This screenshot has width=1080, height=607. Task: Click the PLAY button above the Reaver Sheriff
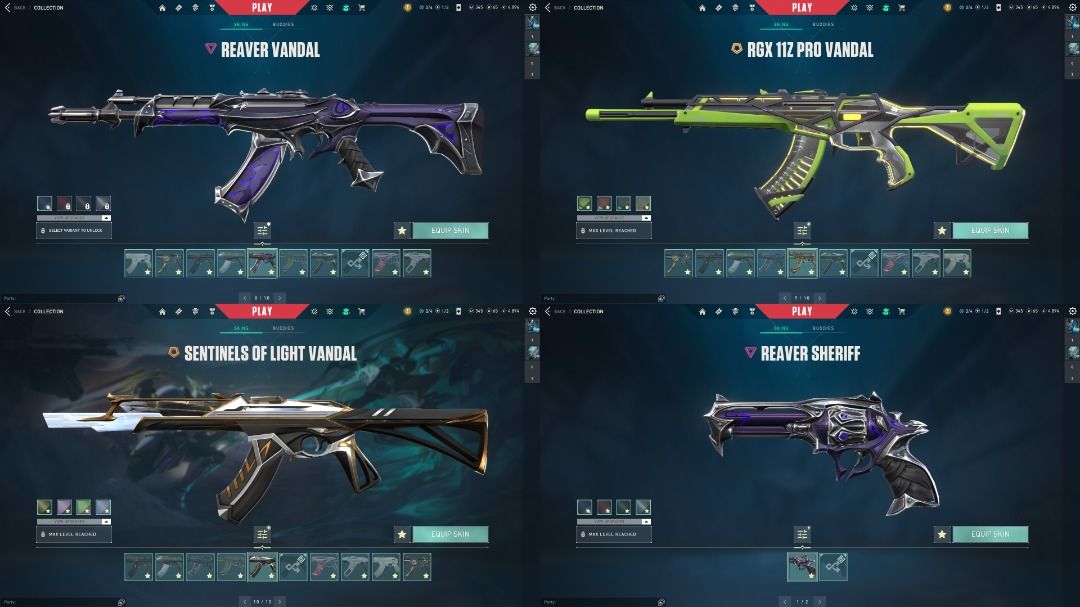pyautogui.click(x=802, y=311)
